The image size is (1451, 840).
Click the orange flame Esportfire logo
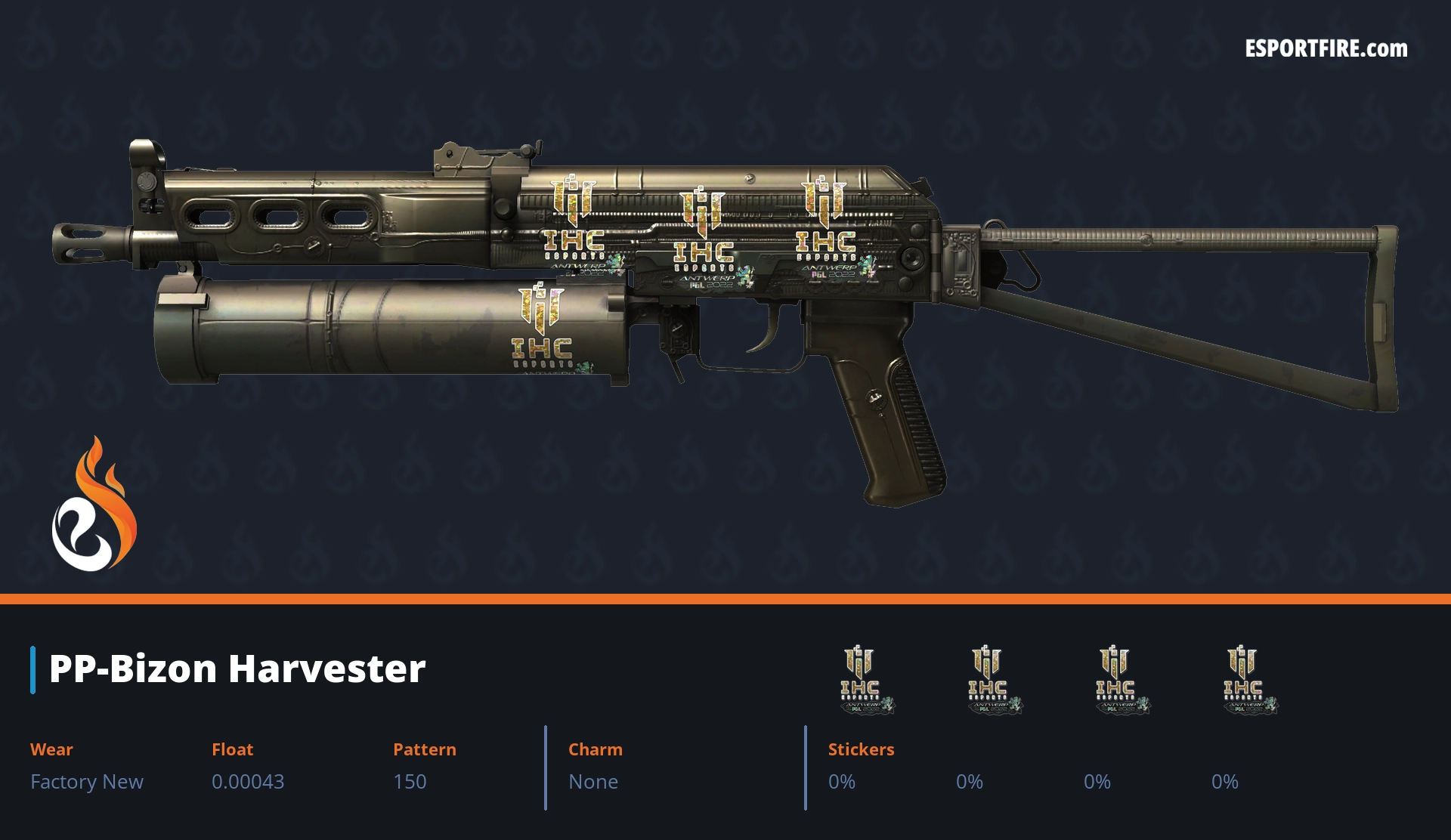94,505
